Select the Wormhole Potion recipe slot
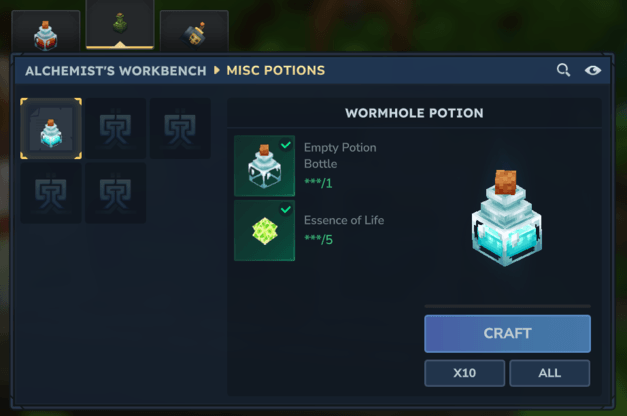 [51, 129]
